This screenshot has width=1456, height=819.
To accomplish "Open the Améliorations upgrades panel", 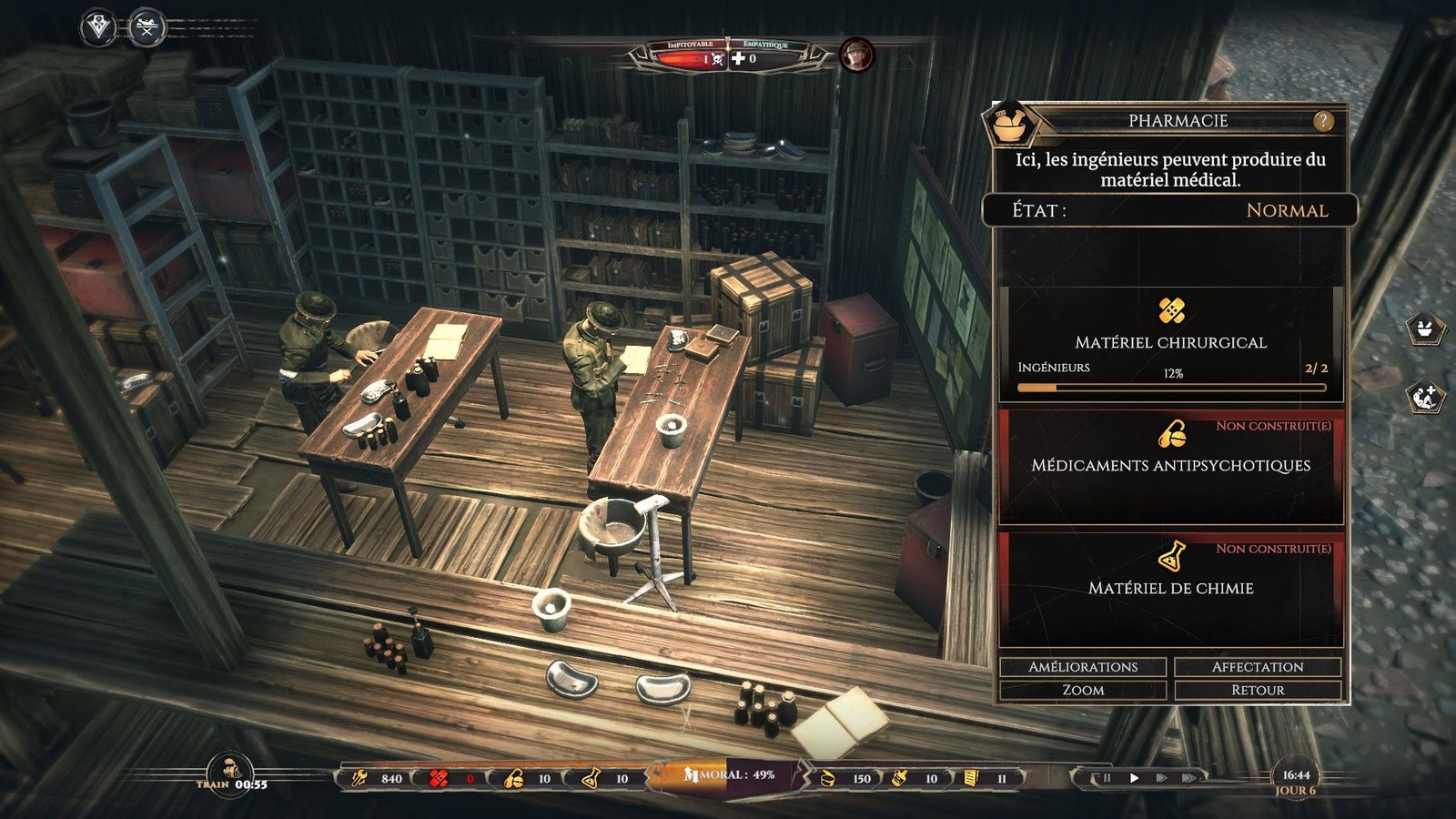I will [1083, 667].
